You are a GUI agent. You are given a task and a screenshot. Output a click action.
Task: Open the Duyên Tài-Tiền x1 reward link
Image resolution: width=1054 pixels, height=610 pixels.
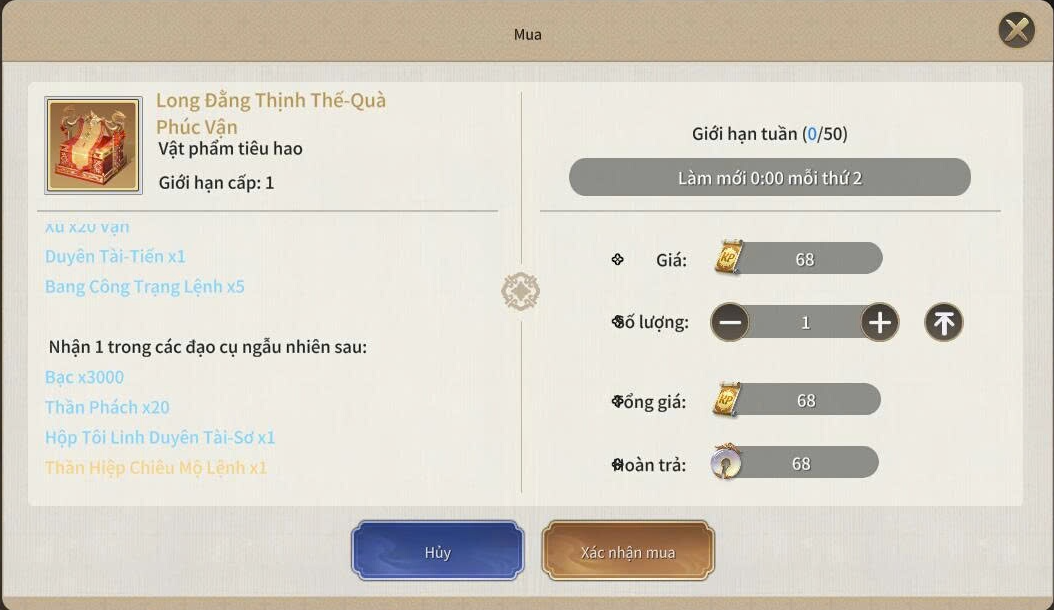[115, 257]
